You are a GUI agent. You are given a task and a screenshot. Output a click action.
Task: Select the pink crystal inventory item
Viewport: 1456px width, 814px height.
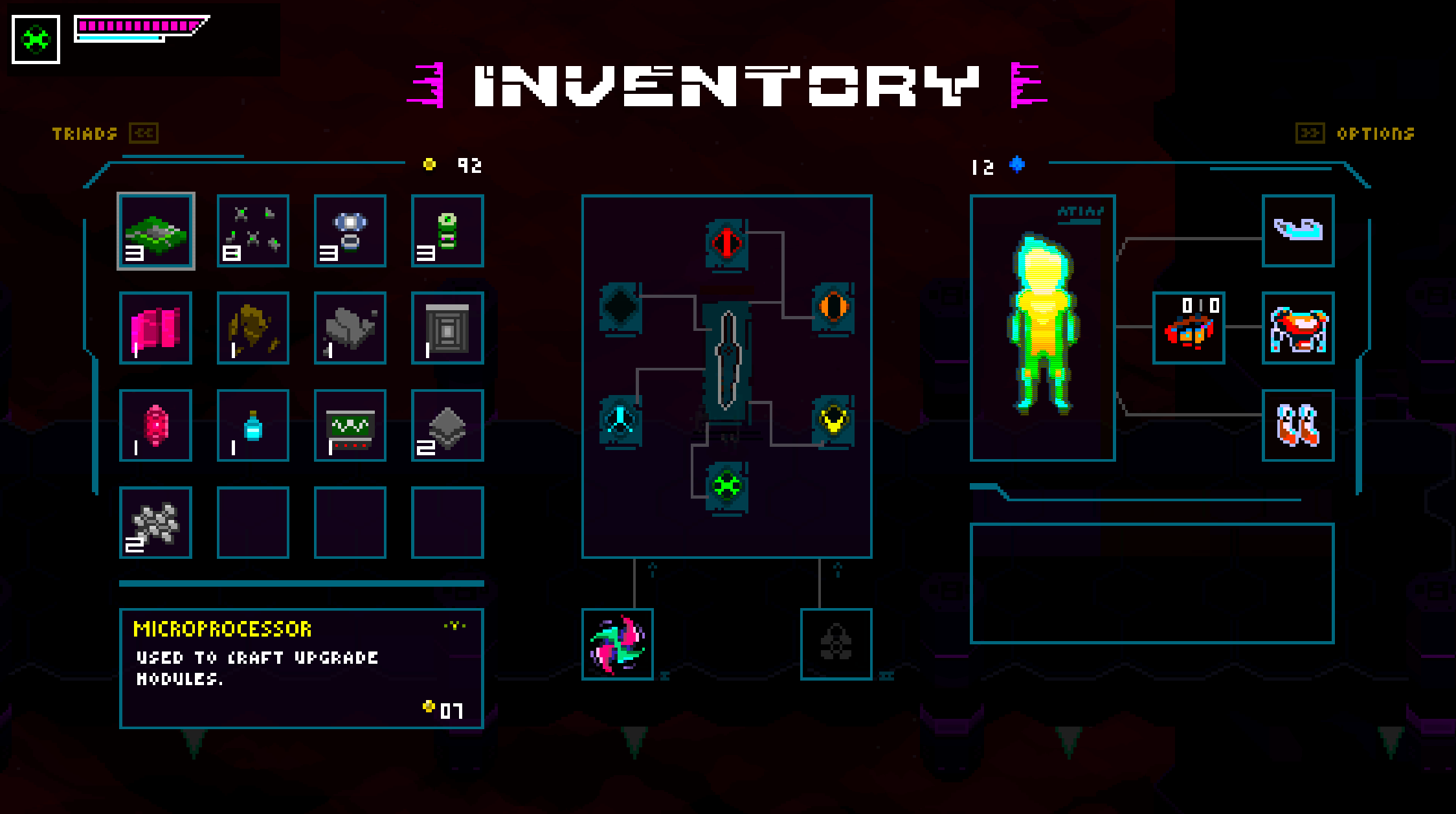pos(156,425)
